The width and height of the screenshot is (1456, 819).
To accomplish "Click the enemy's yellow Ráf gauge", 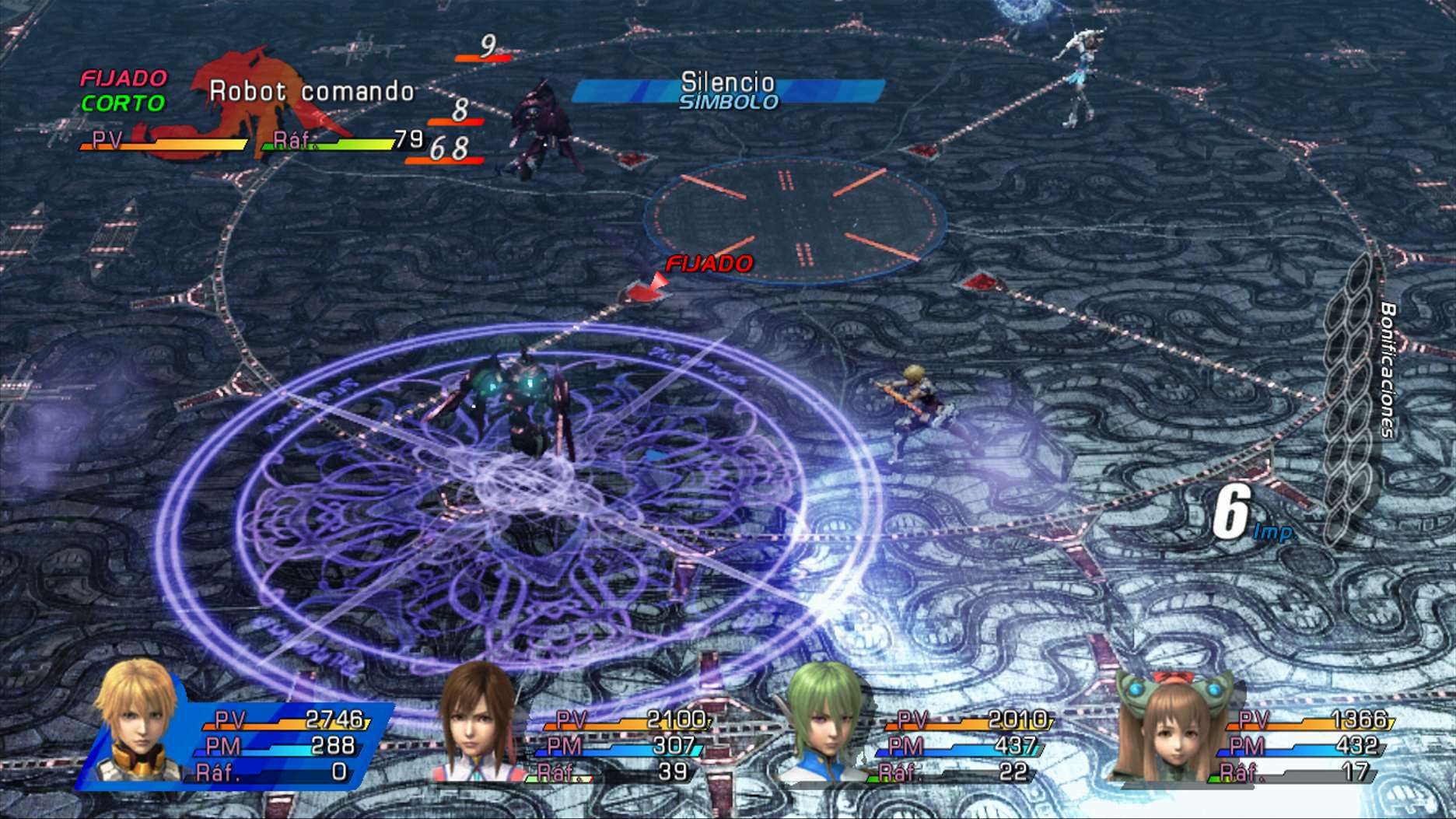I will (342, 145).
